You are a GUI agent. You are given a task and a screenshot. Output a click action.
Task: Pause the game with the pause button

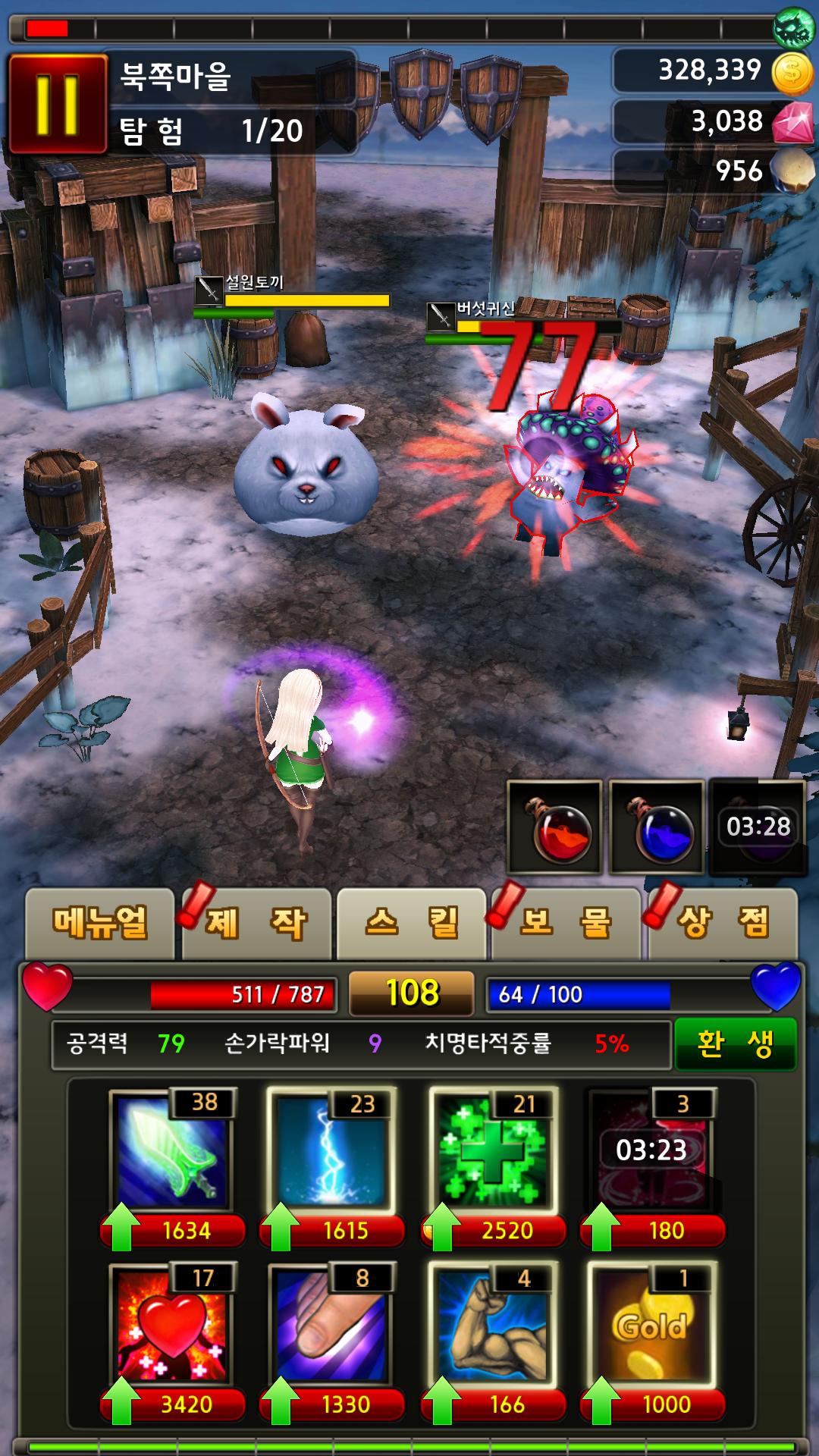pyautogui.click(x=57, y=104)
